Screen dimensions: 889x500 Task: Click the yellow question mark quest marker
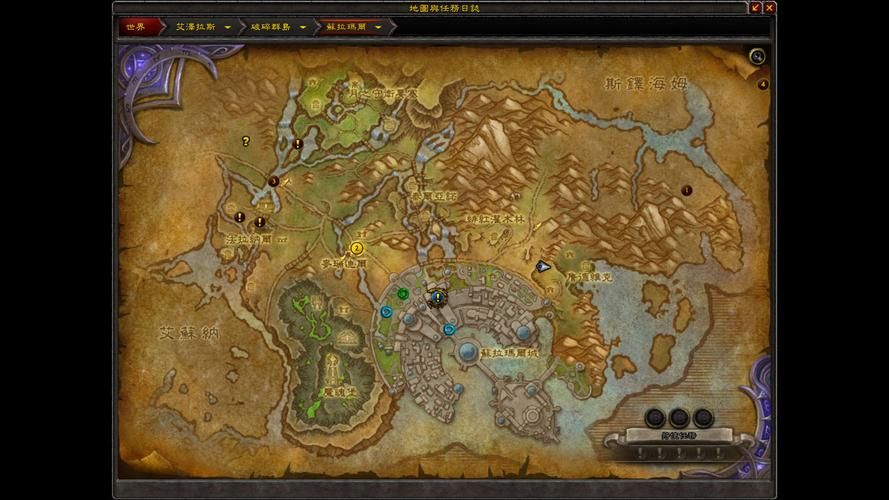point(246,142)
